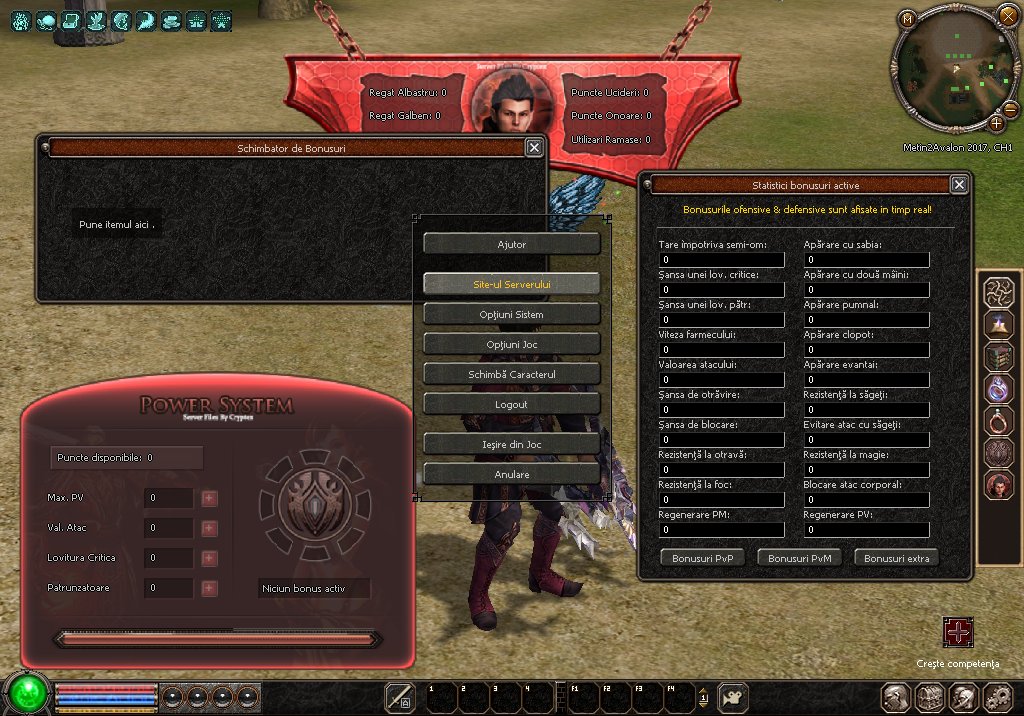View the Bonusuri extra stats
Image resolution: width=1024 pixels, height=716 pixels.
click(x=896, y=558)
